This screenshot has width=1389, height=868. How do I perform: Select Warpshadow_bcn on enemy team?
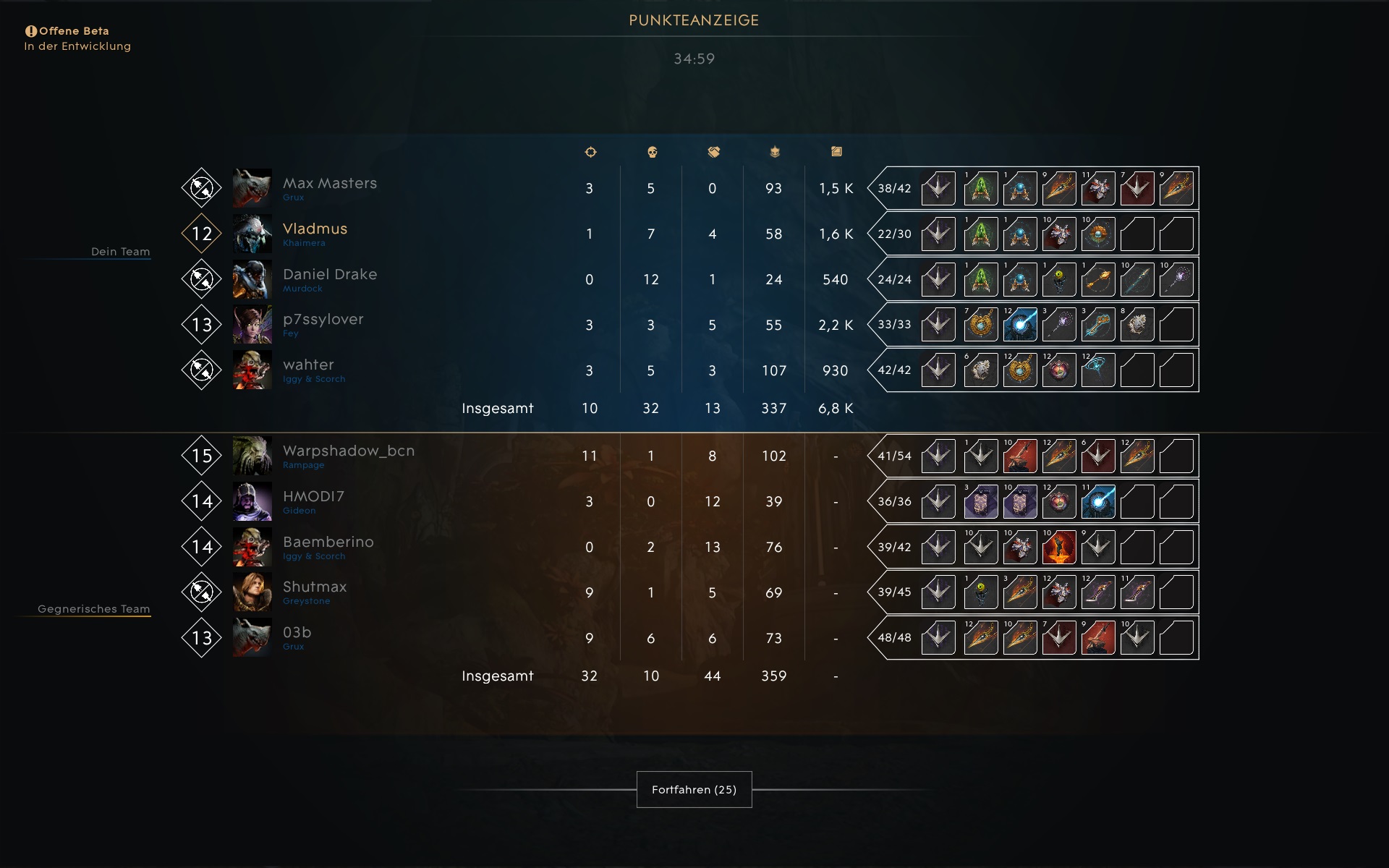348,451
